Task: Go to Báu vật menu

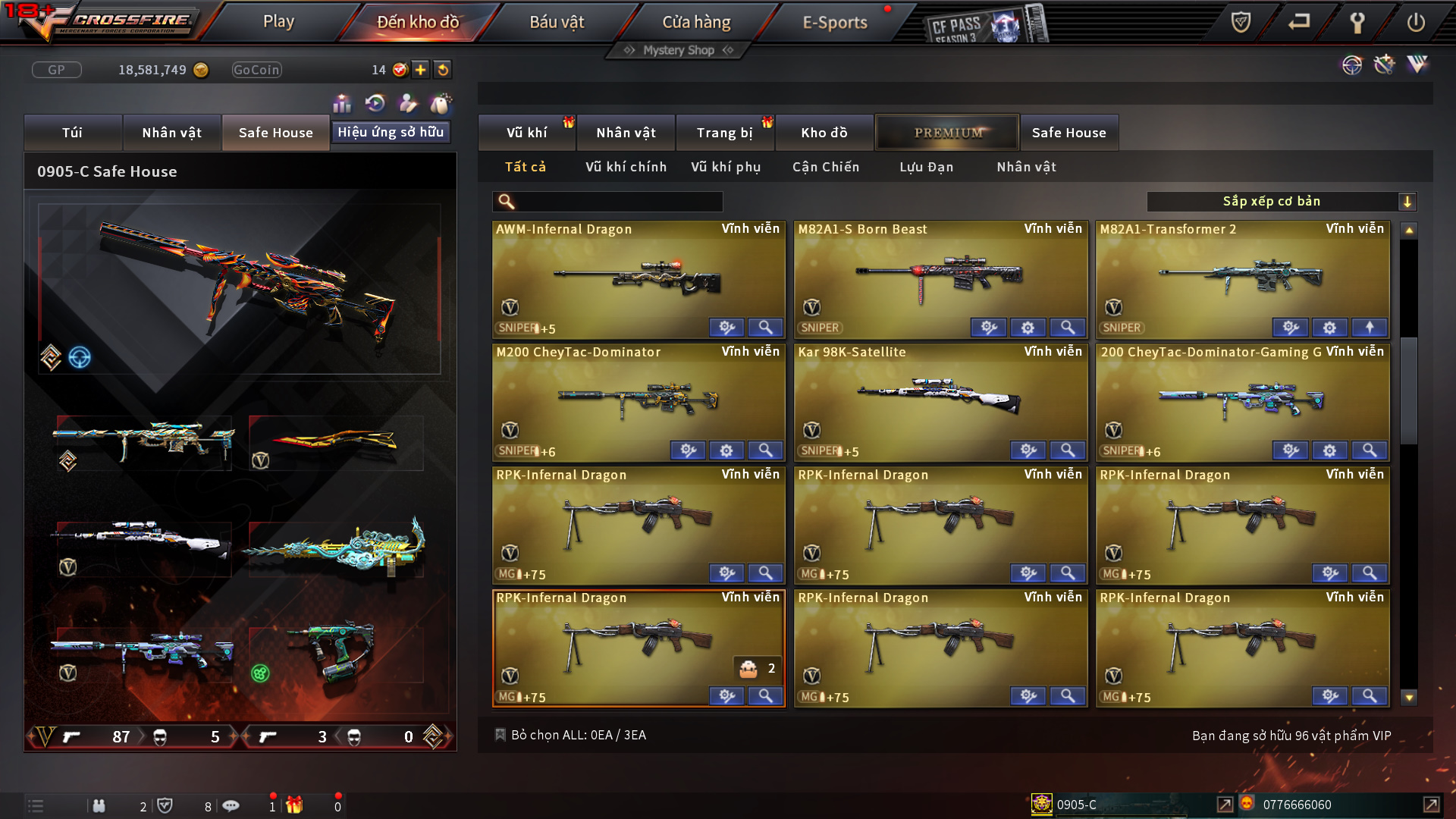Action: [557, 22]
